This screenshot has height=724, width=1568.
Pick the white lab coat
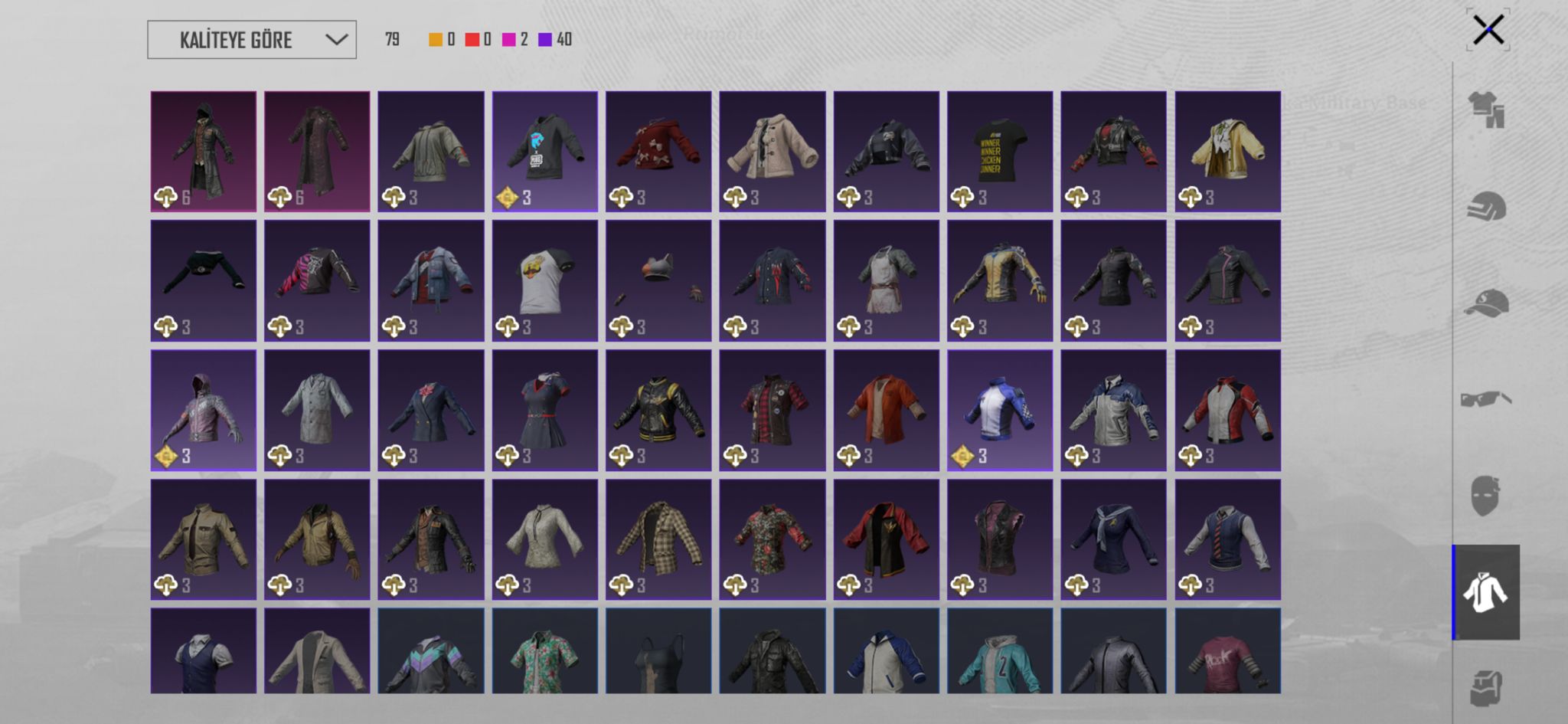click(317, 411)
